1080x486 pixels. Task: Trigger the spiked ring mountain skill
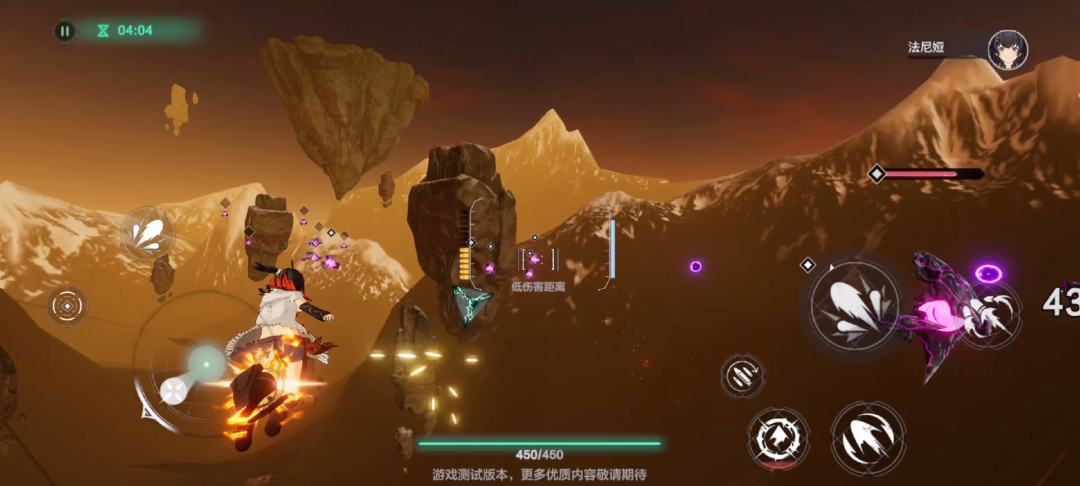coord(778,437)
